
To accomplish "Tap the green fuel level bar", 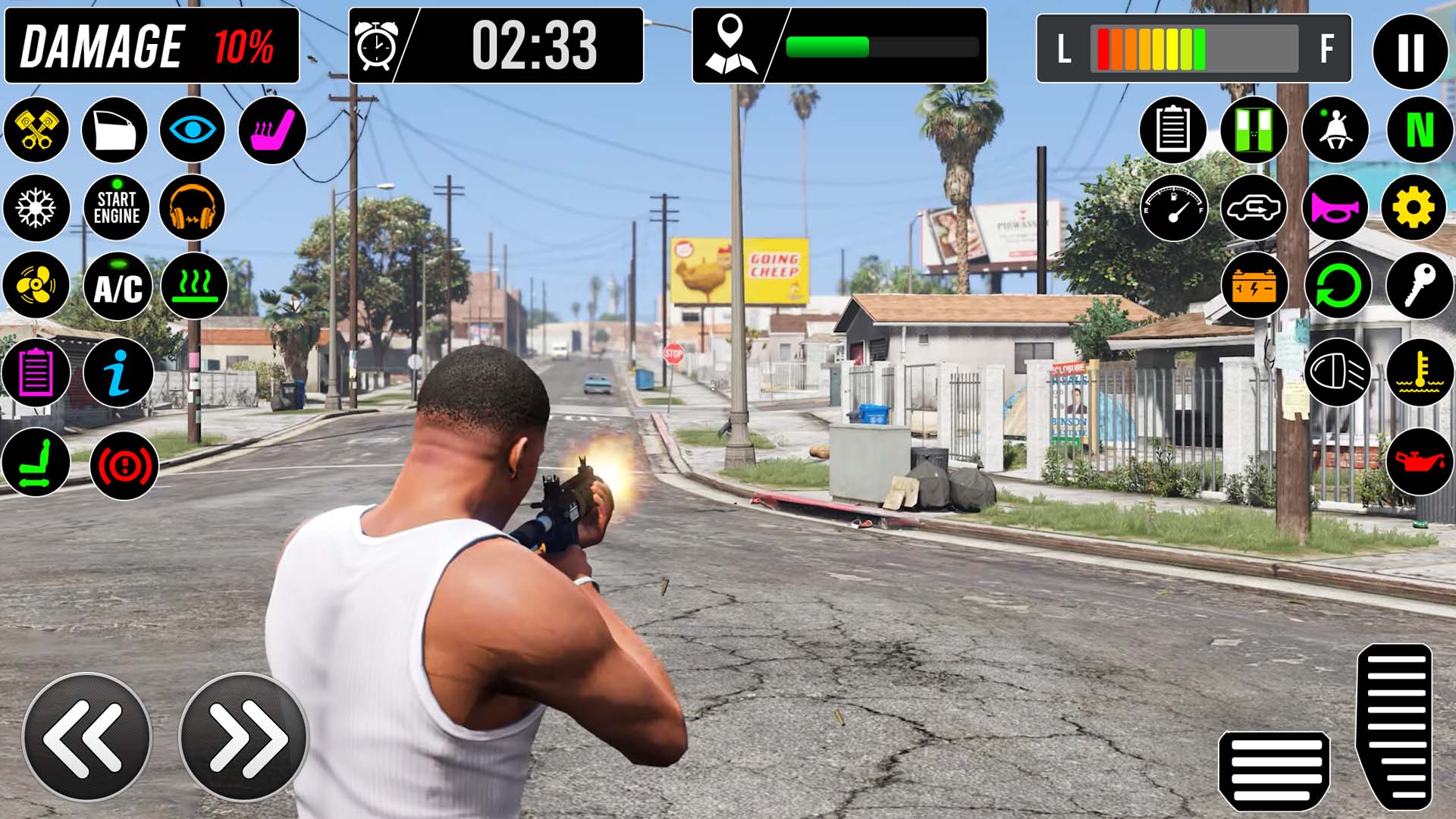I will [827, 45].
